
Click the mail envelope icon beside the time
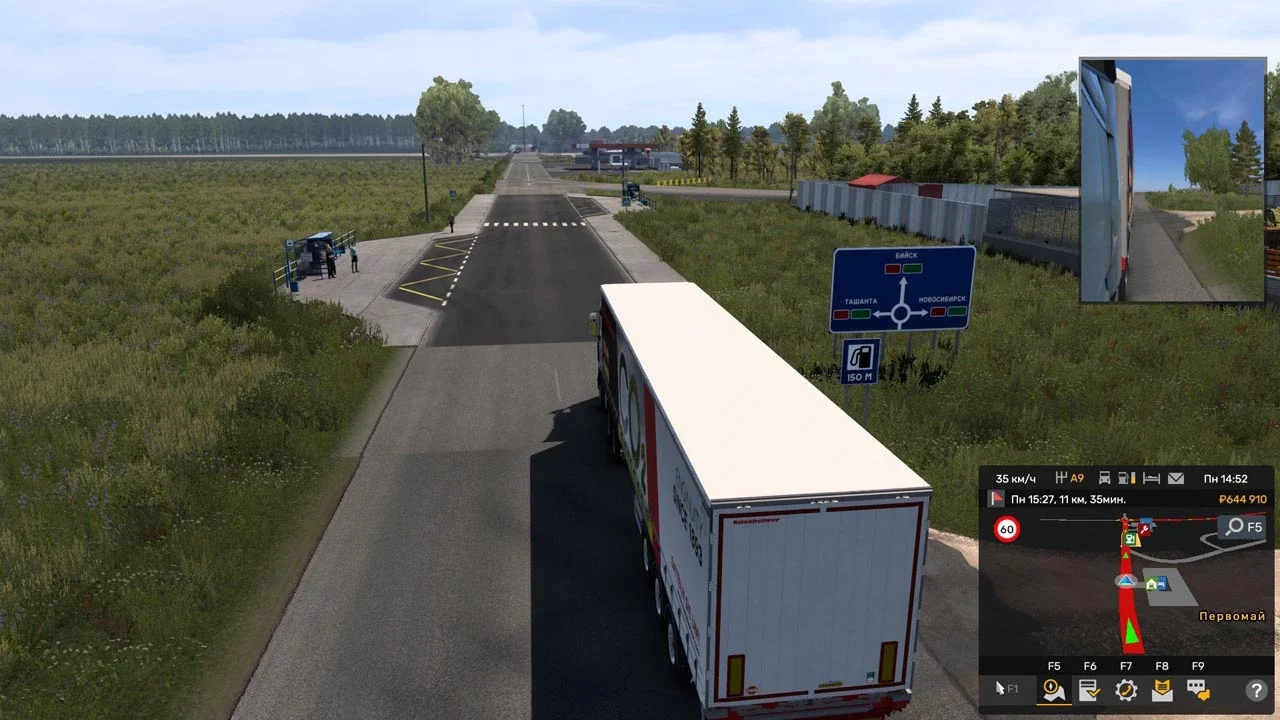tap(1176, 476)
